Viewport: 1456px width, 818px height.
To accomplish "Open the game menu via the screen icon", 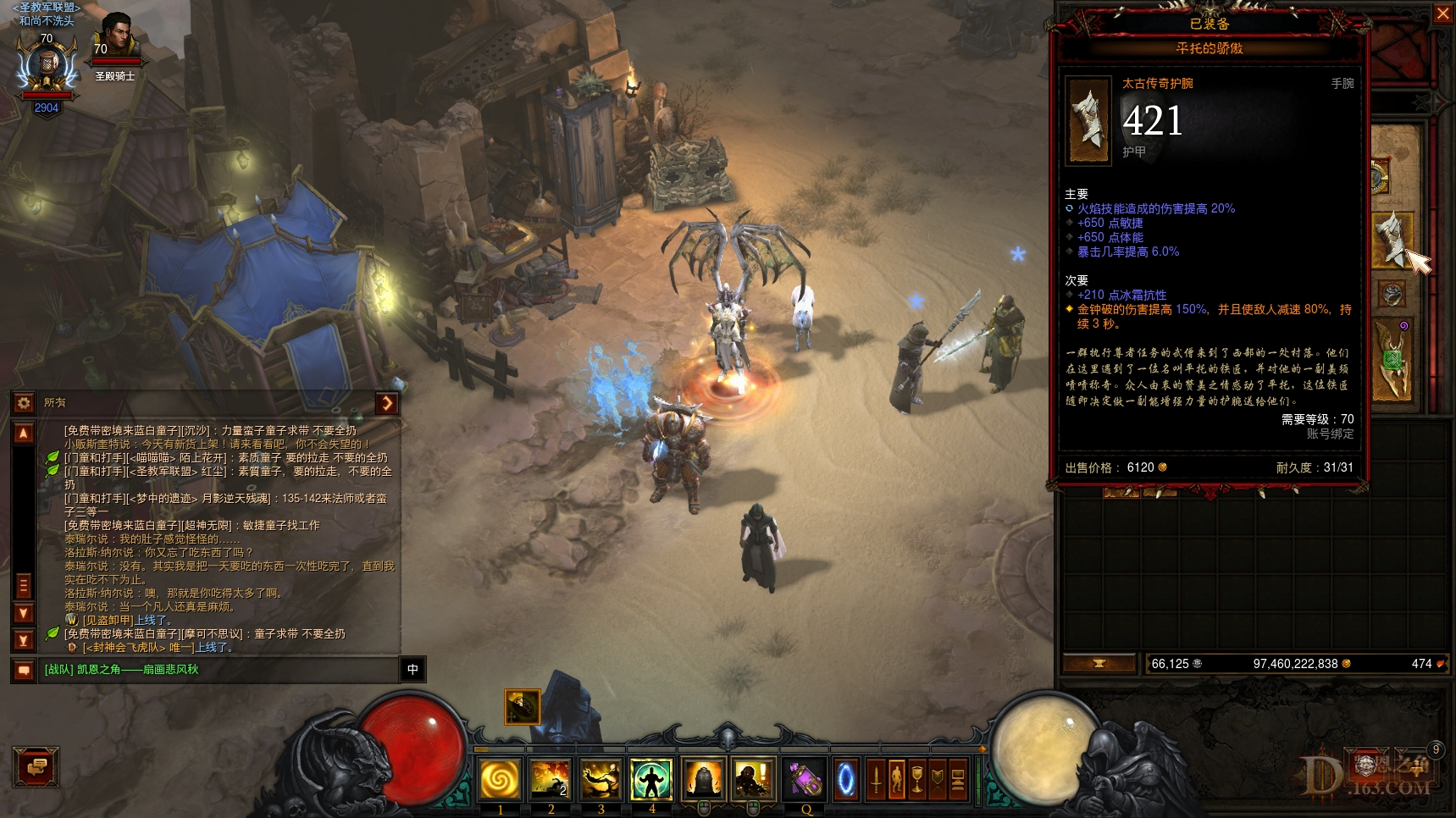I will tap(958, 780).
